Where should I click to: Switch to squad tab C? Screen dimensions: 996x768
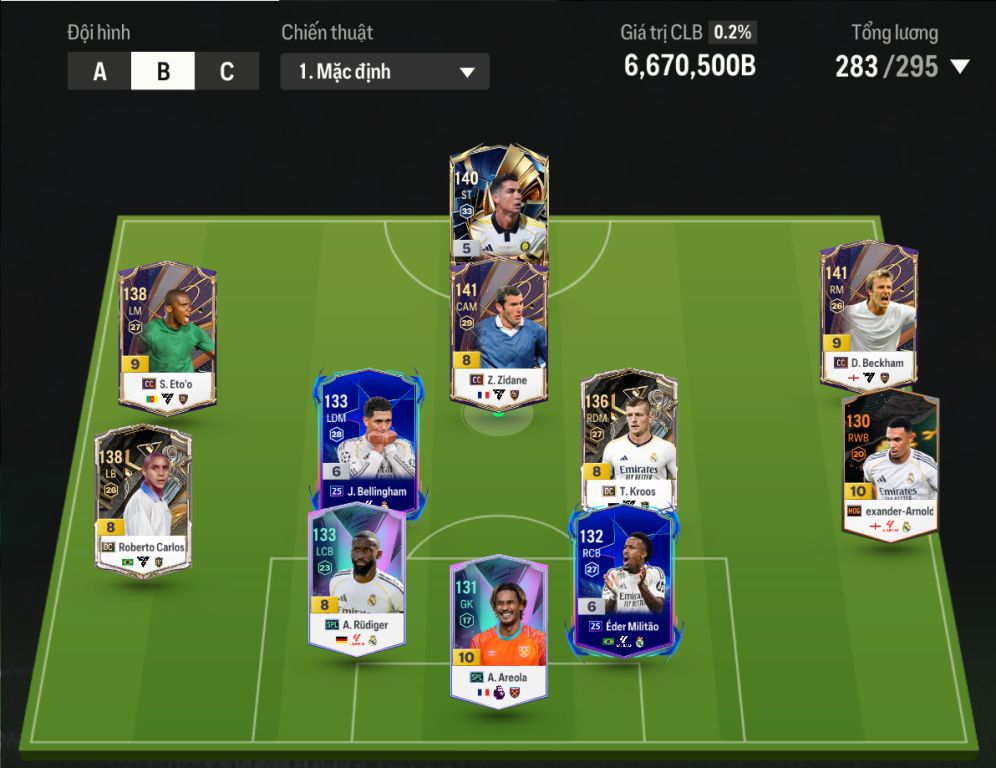(x=227, y=72)
